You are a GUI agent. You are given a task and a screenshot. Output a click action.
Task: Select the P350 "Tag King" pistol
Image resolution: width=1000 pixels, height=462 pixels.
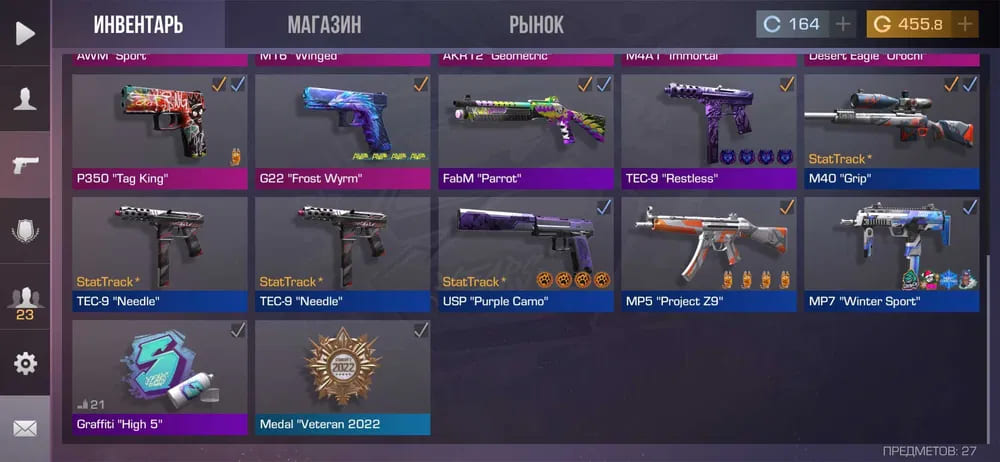click(x=160, y=130)
